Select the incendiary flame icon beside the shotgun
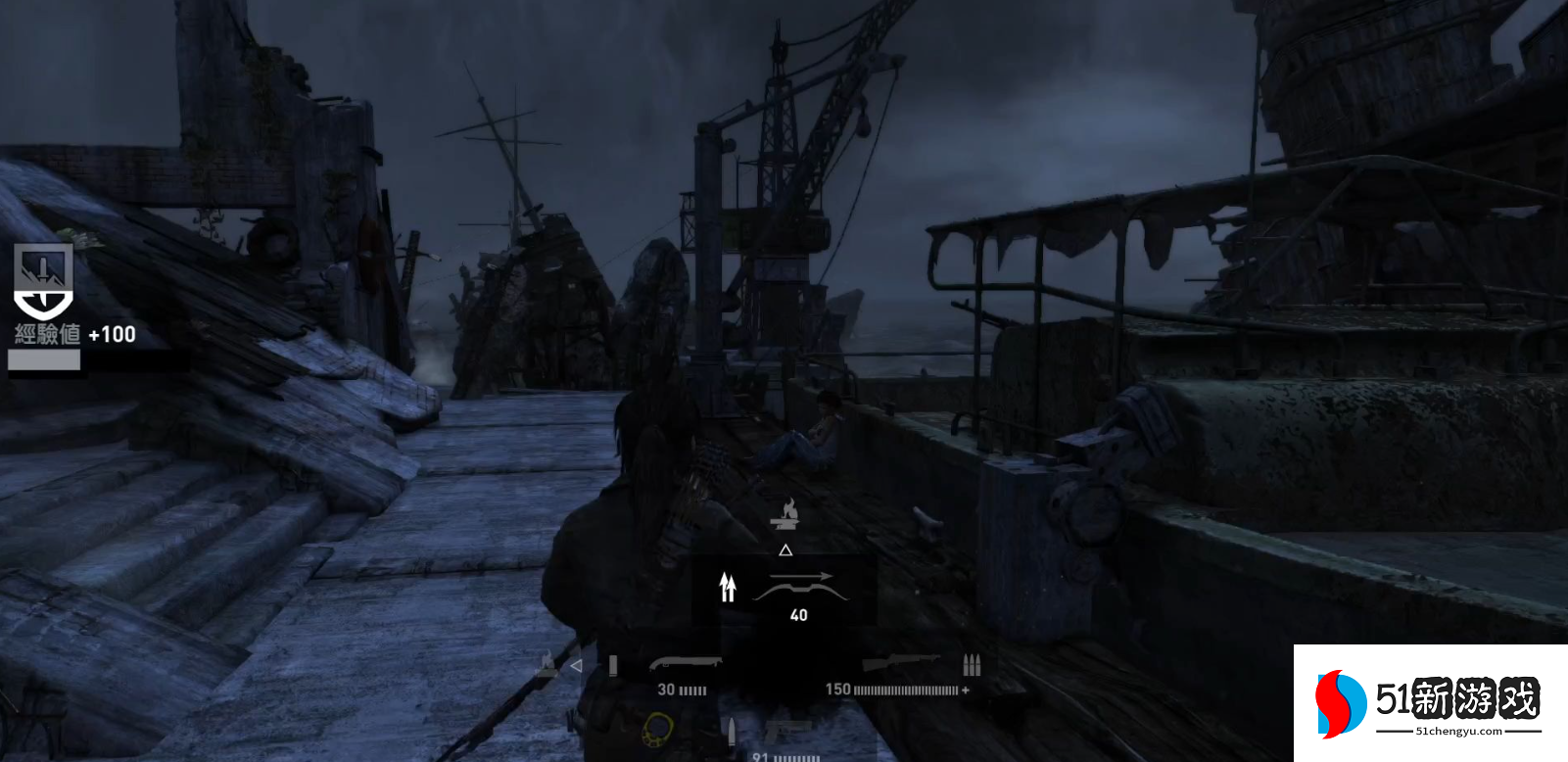Screen dimensions: 1568x762 546,664
